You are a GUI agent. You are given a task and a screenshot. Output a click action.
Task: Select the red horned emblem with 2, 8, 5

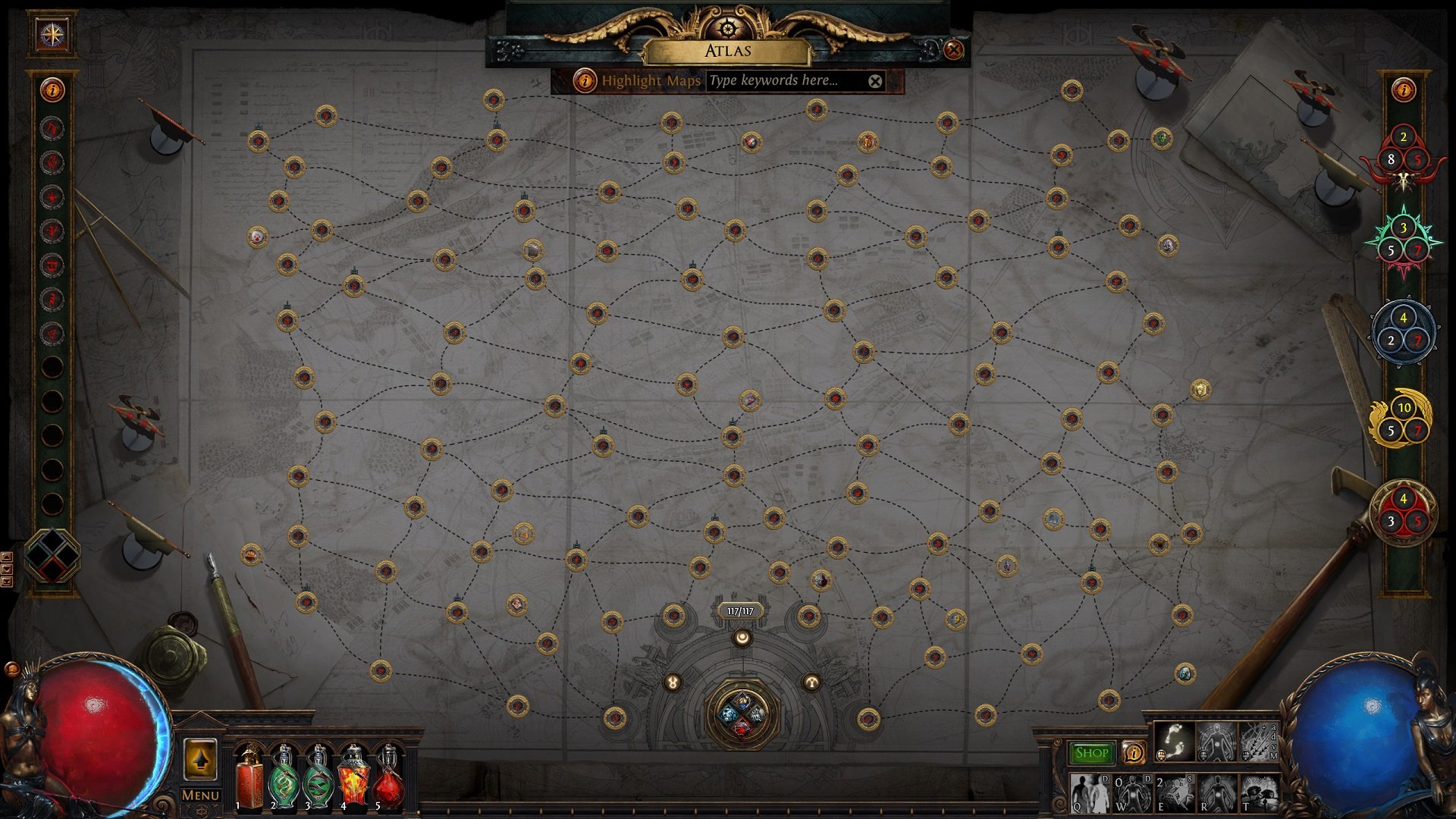click(1403, 154)
